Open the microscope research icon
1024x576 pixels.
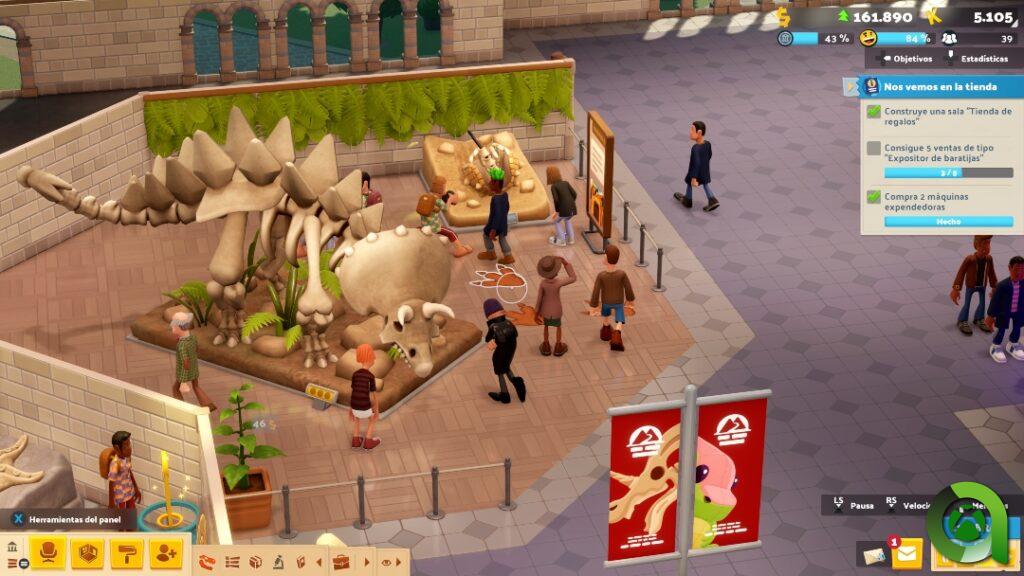click(x=280, y=562)
